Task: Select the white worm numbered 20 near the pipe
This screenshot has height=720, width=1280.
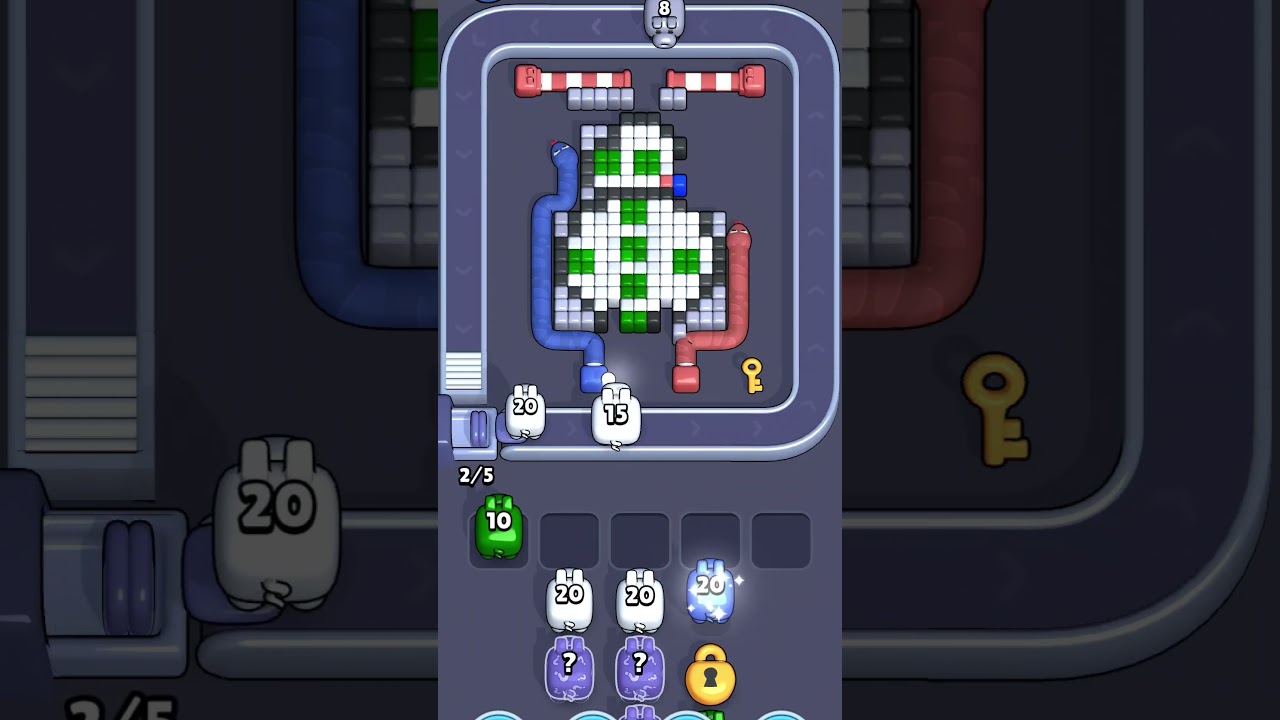Action: (522, 412)
